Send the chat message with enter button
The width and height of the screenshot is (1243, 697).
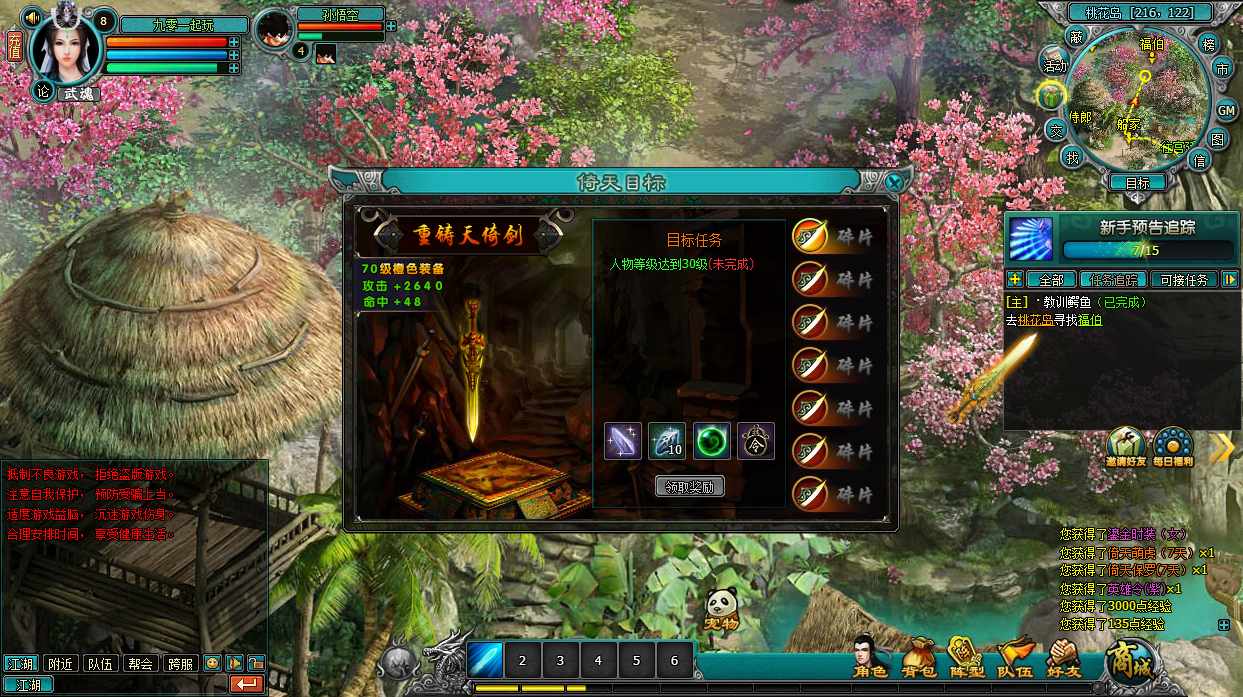(x=246, y=684)
